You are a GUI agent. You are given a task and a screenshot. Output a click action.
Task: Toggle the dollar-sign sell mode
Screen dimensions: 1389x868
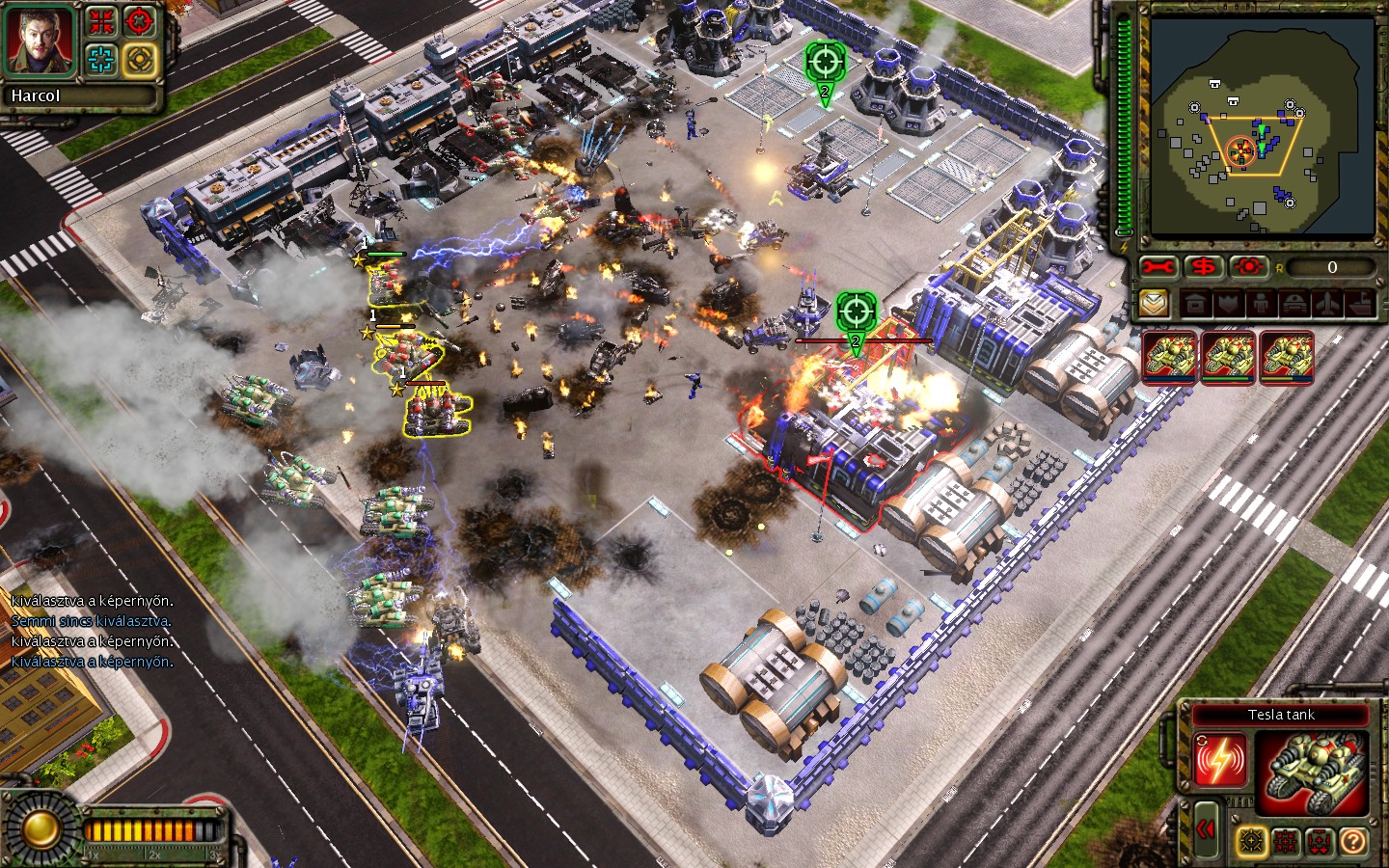point(1204,267)
